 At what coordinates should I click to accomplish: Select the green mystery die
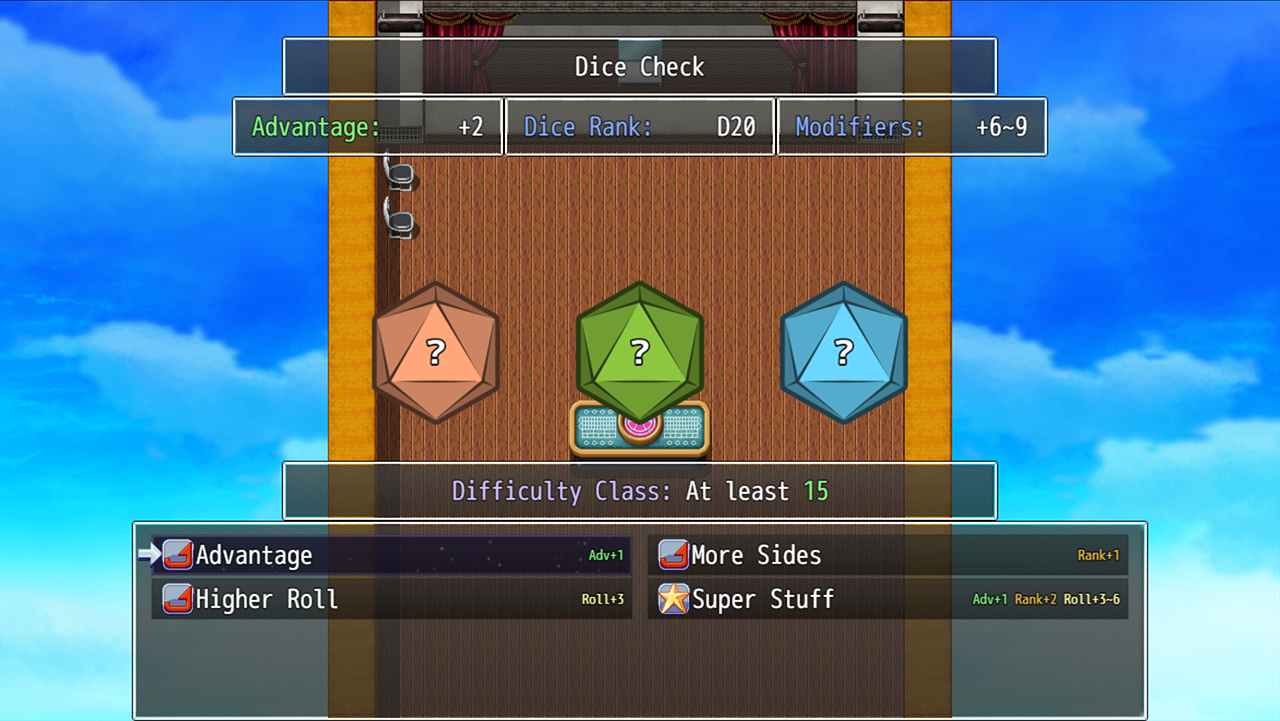[x=640, y=352]
